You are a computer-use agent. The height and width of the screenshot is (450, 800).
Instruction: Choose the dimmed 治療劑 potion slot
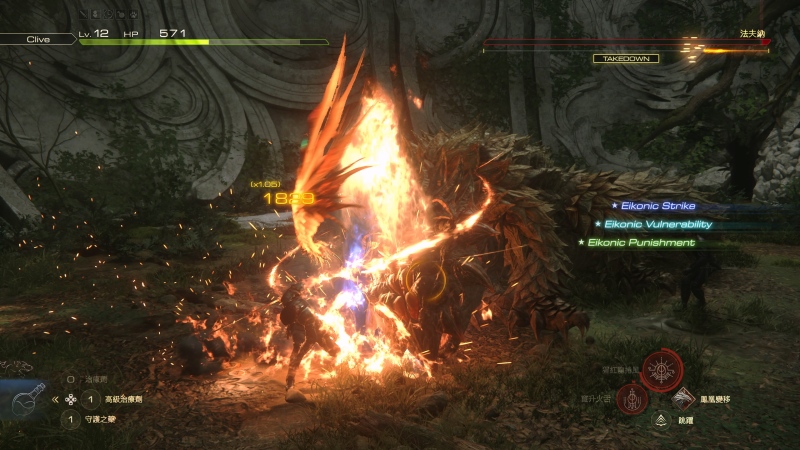tap(71, 380)
